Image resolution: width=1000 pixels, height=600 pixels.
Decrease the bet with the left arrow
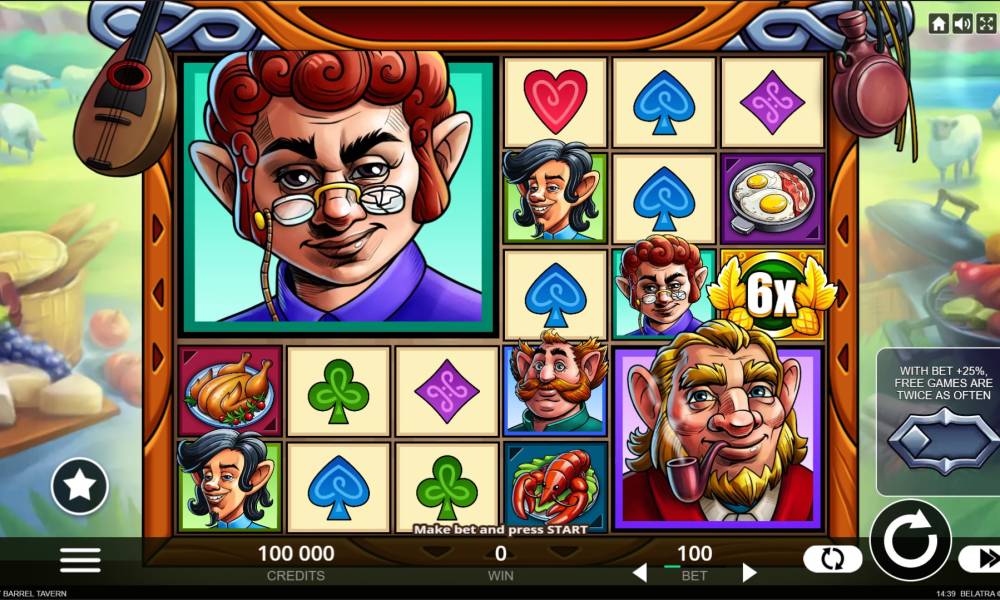click(640, 573)
